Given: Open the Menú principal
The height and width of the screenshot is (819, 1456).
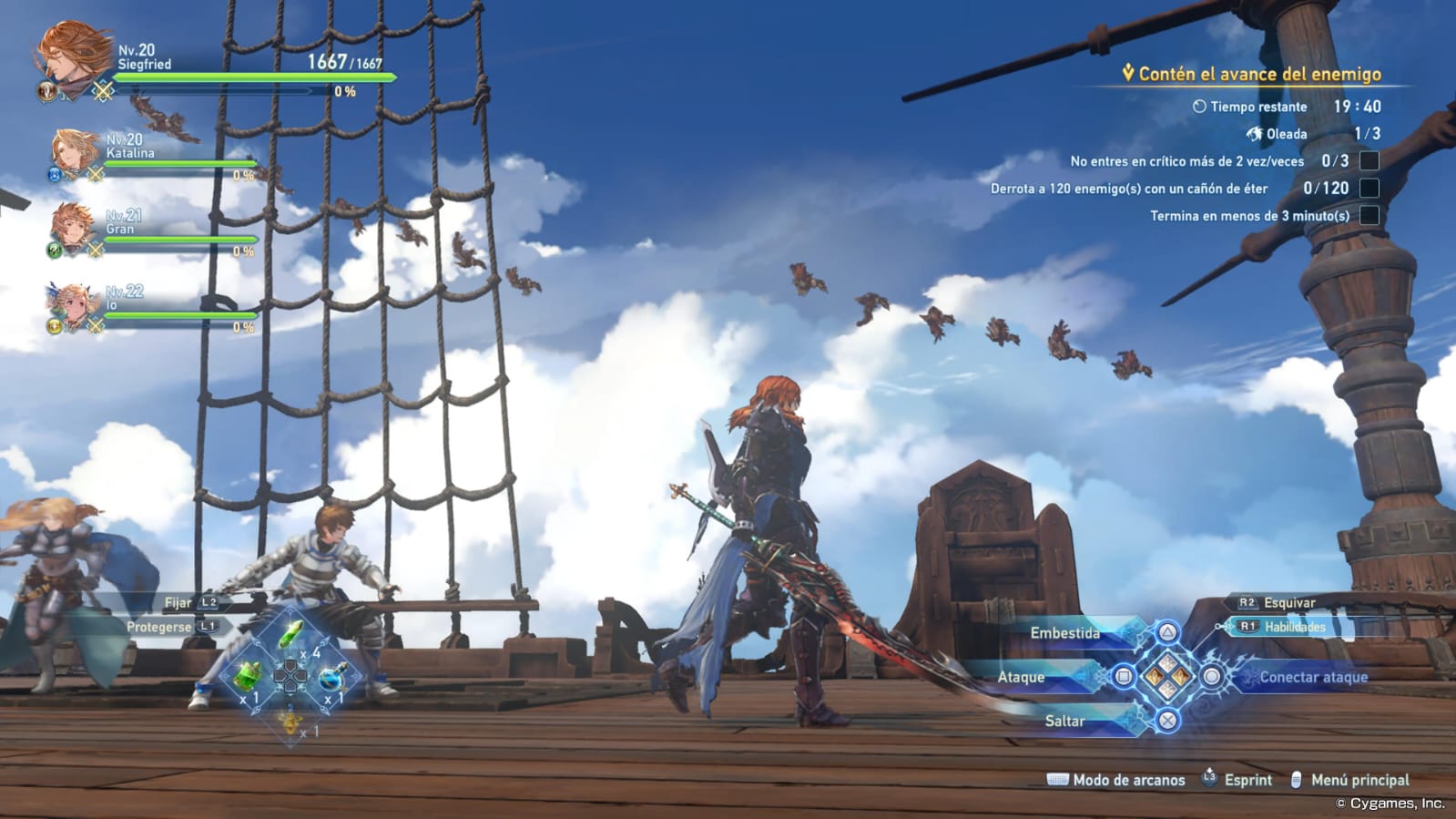Looking at the screenshot, I should (x=1359, y=780).
